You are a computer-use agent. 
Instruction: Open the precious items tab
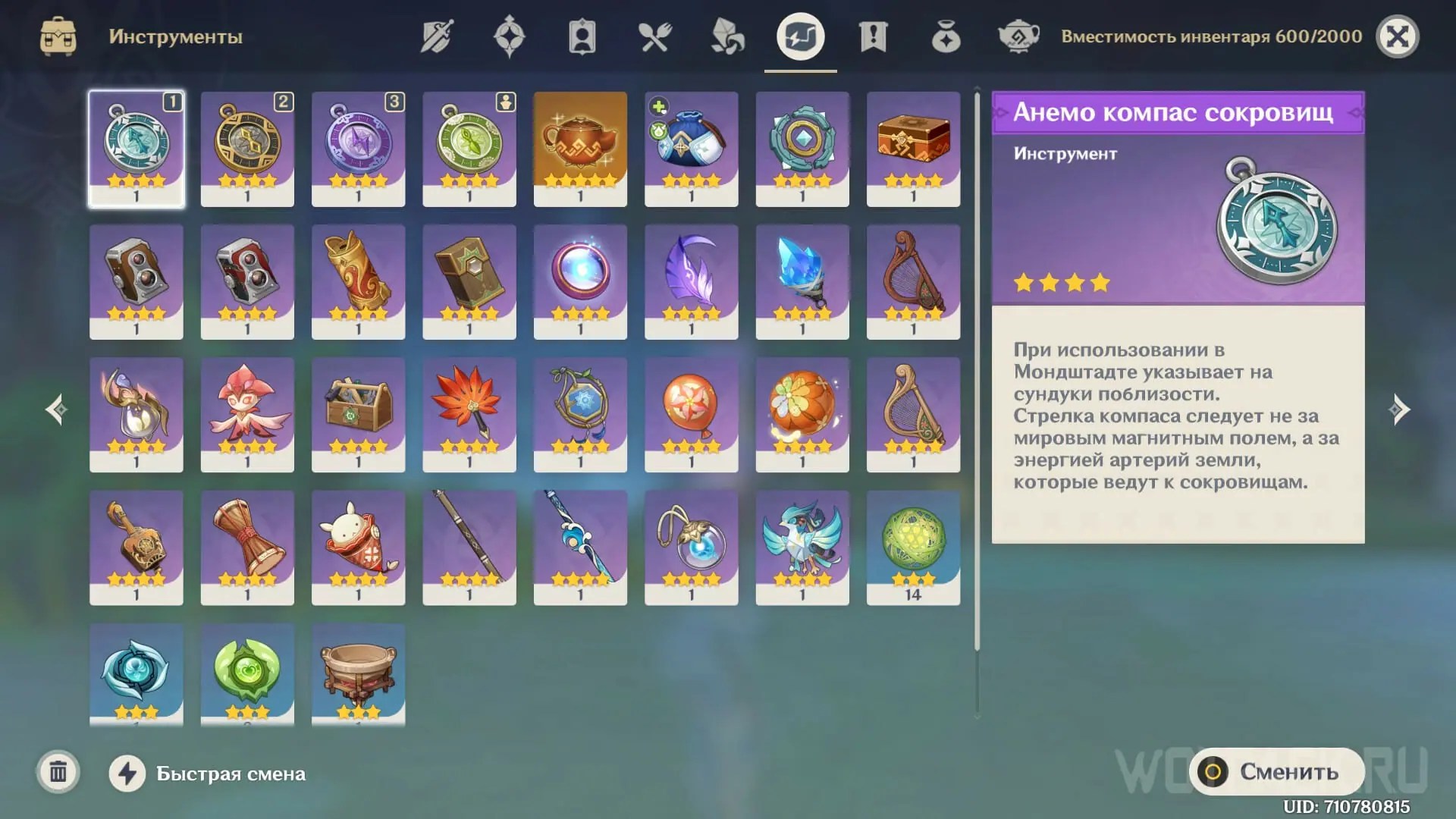(x=945, y=36)
